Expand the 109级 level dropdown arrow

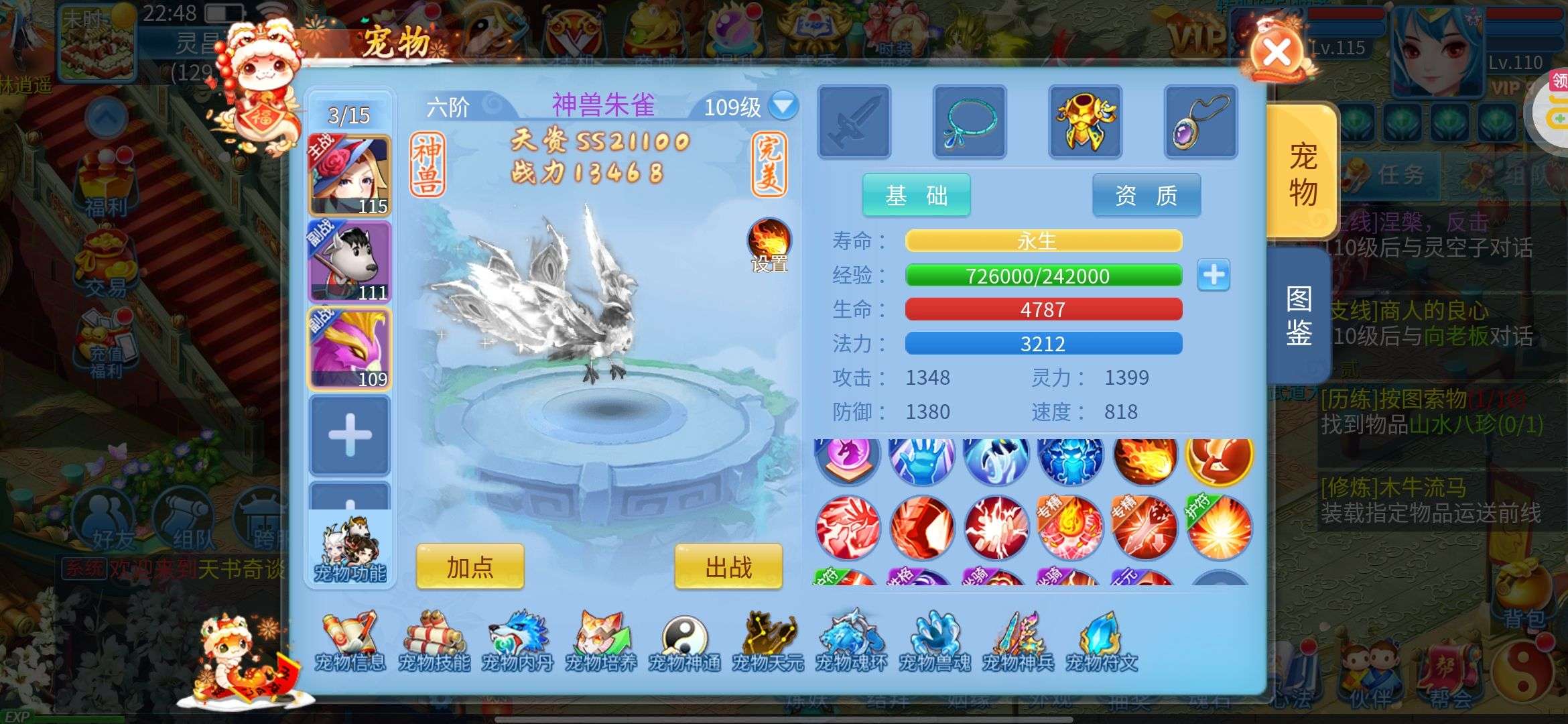(783, 106)
